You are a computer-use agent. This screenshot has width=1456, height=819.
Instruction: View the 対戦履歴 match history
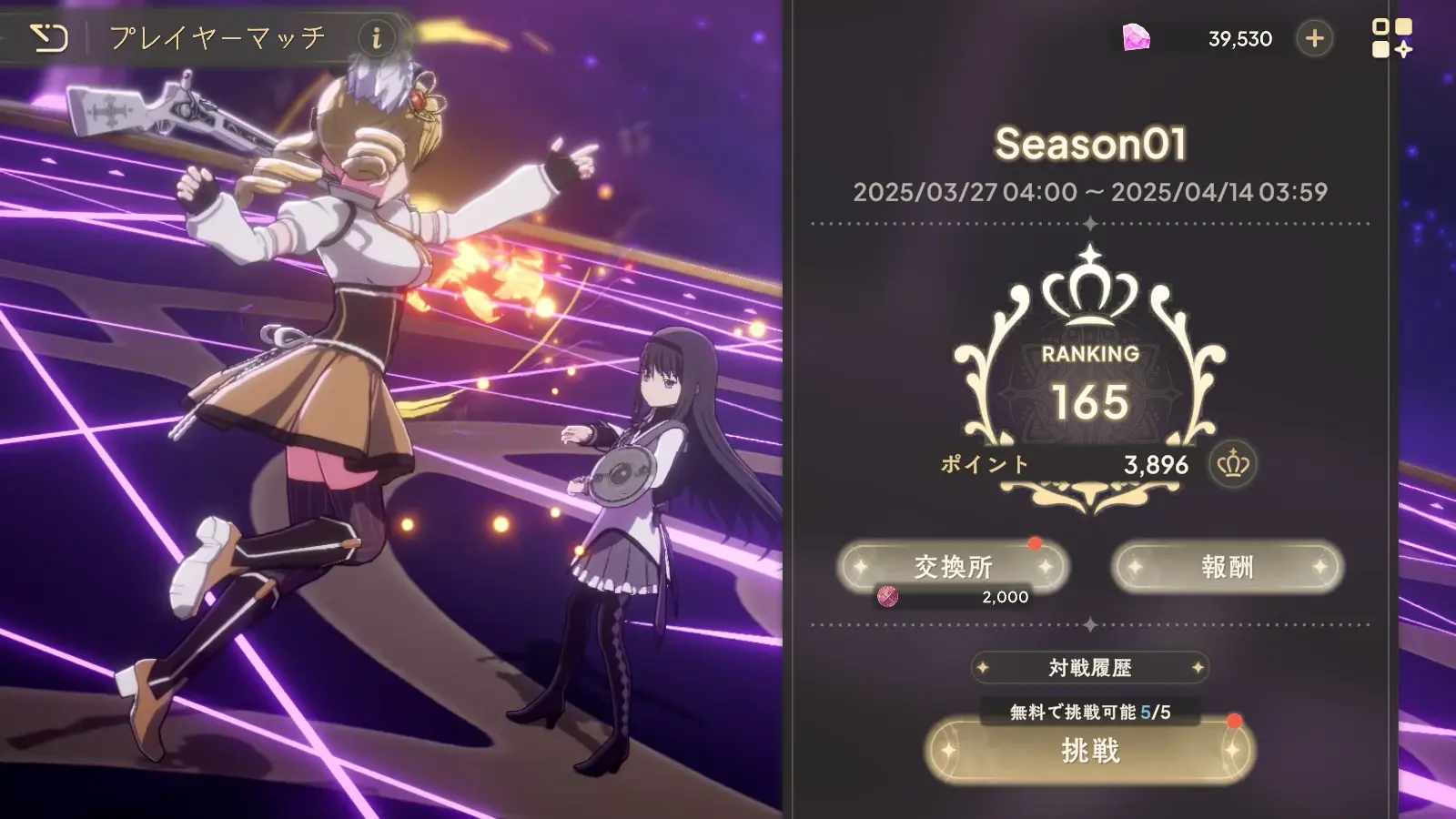click(1088, 668)
